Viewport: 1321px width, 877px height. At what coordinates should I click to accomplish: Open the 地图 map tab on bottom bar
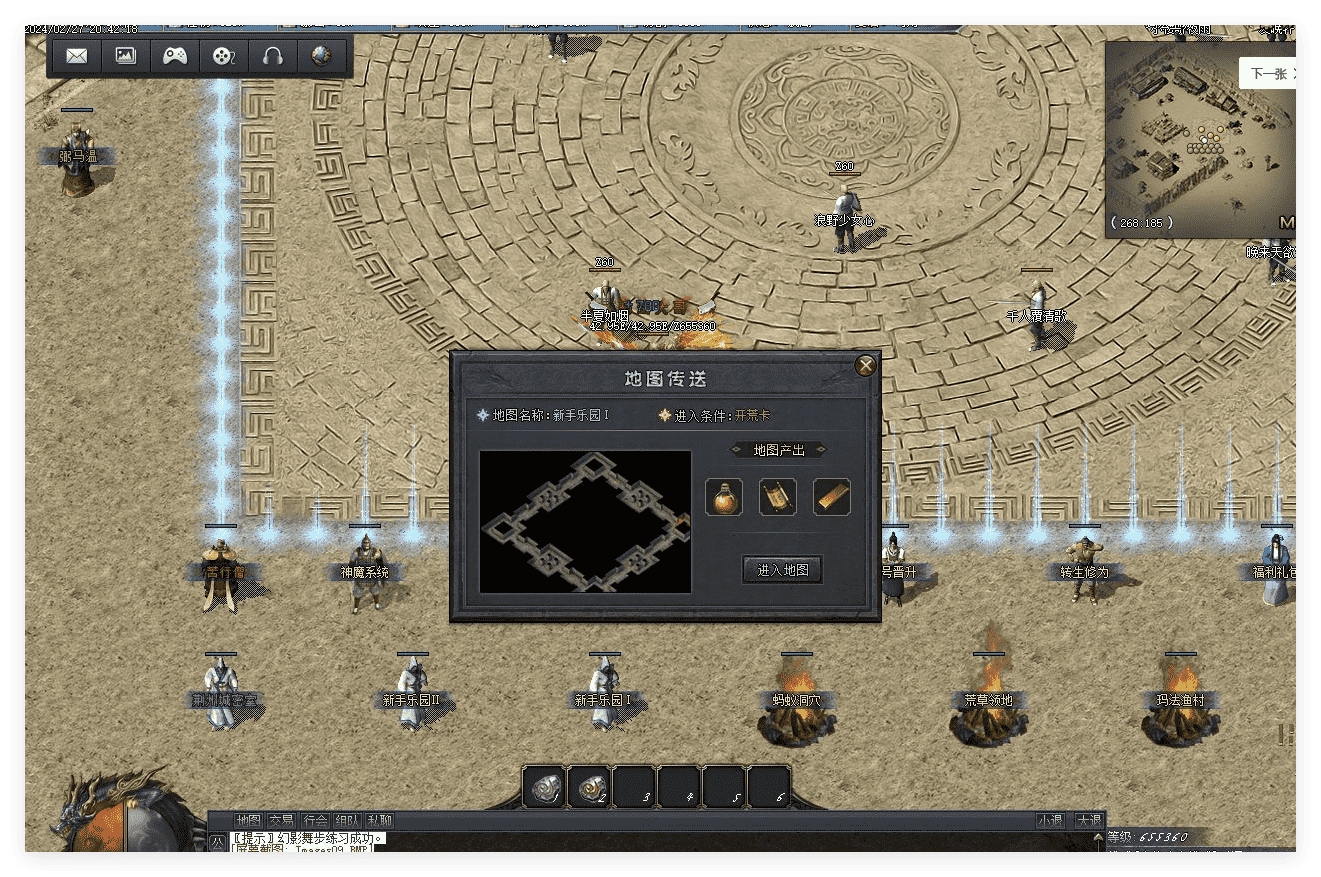(x=247, y=820)
